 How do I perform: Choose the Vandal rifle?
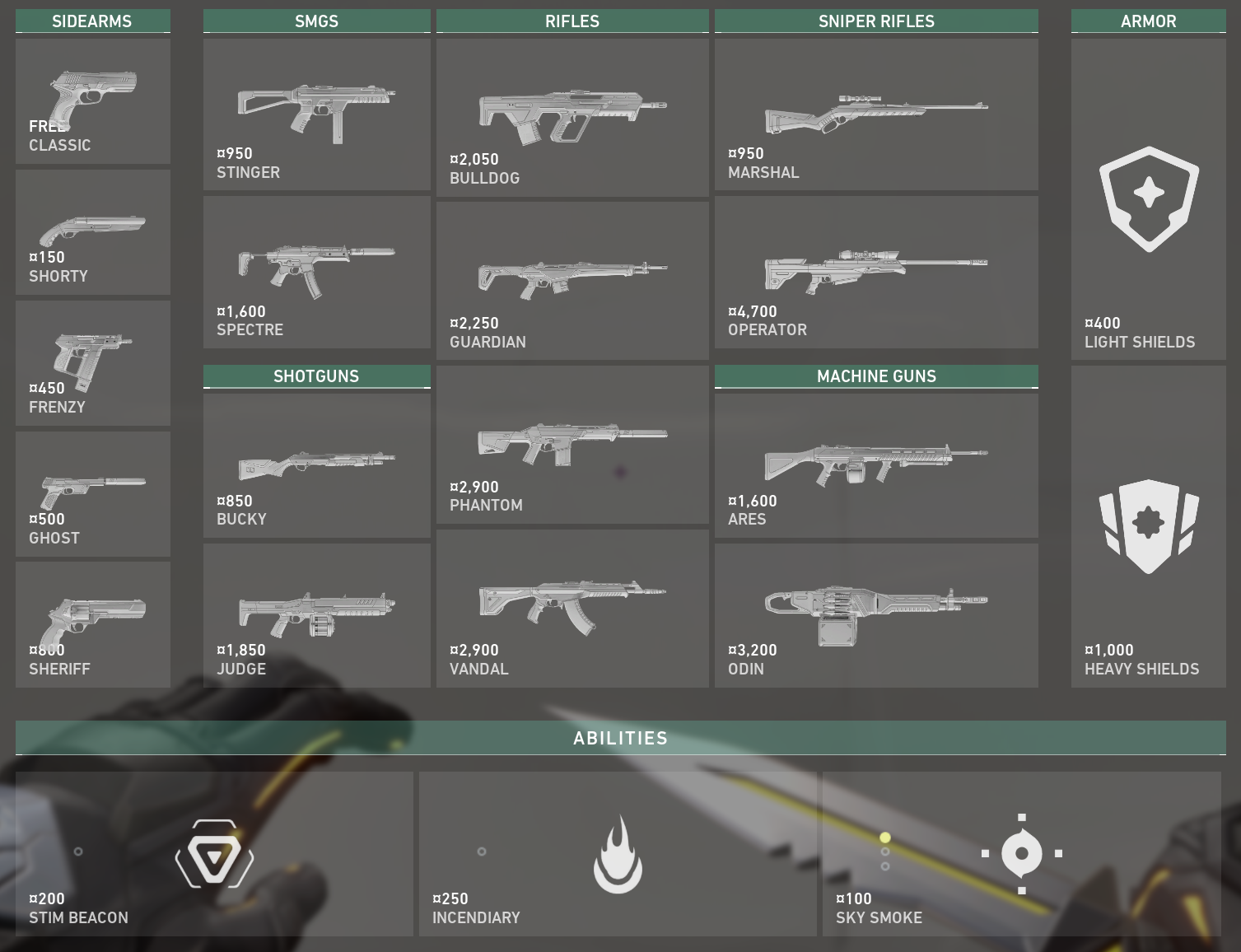572,609
